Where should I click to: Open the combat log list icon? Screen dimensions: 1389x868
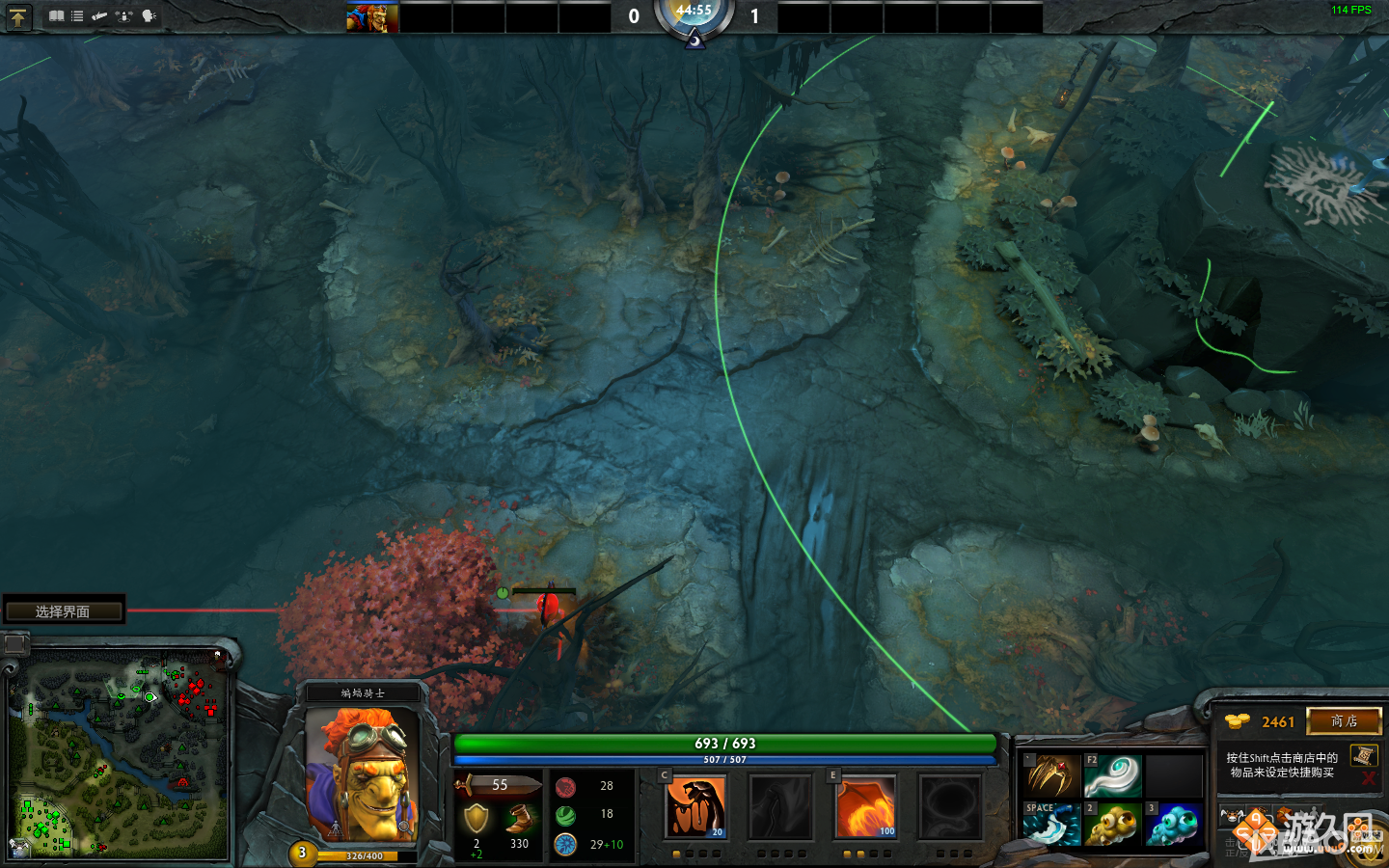[77, 16]
